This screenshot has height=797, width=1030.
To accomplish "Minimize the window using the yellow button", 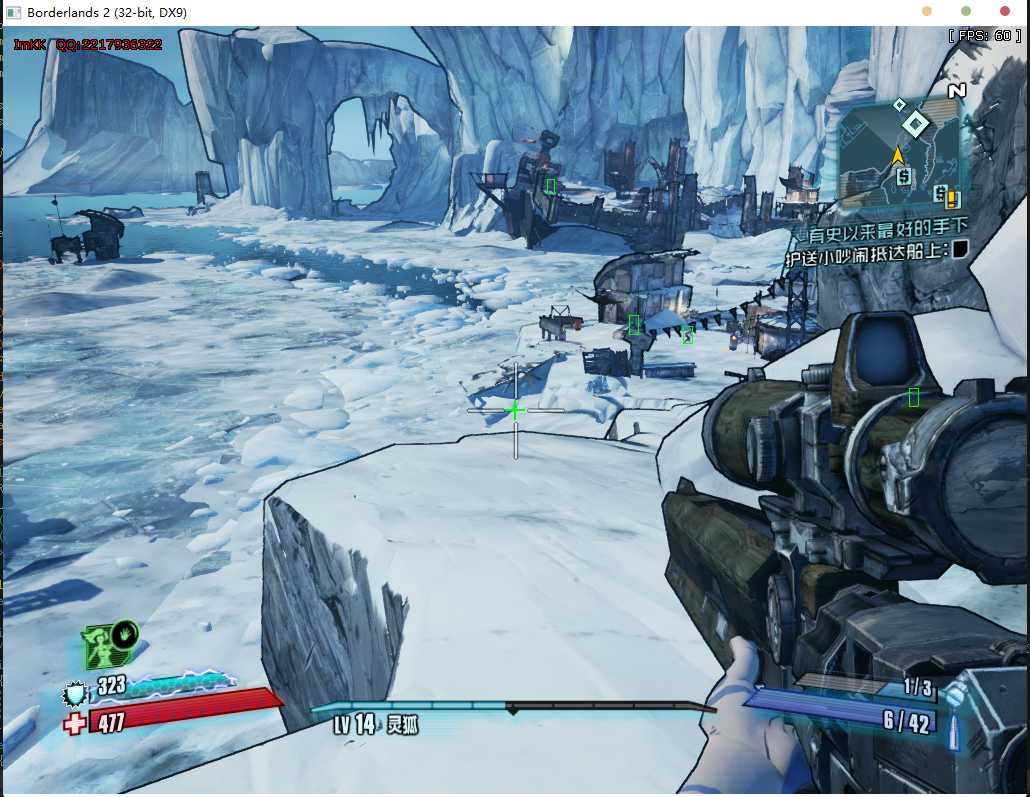I will pyautogui.click(x=927, y=12).
